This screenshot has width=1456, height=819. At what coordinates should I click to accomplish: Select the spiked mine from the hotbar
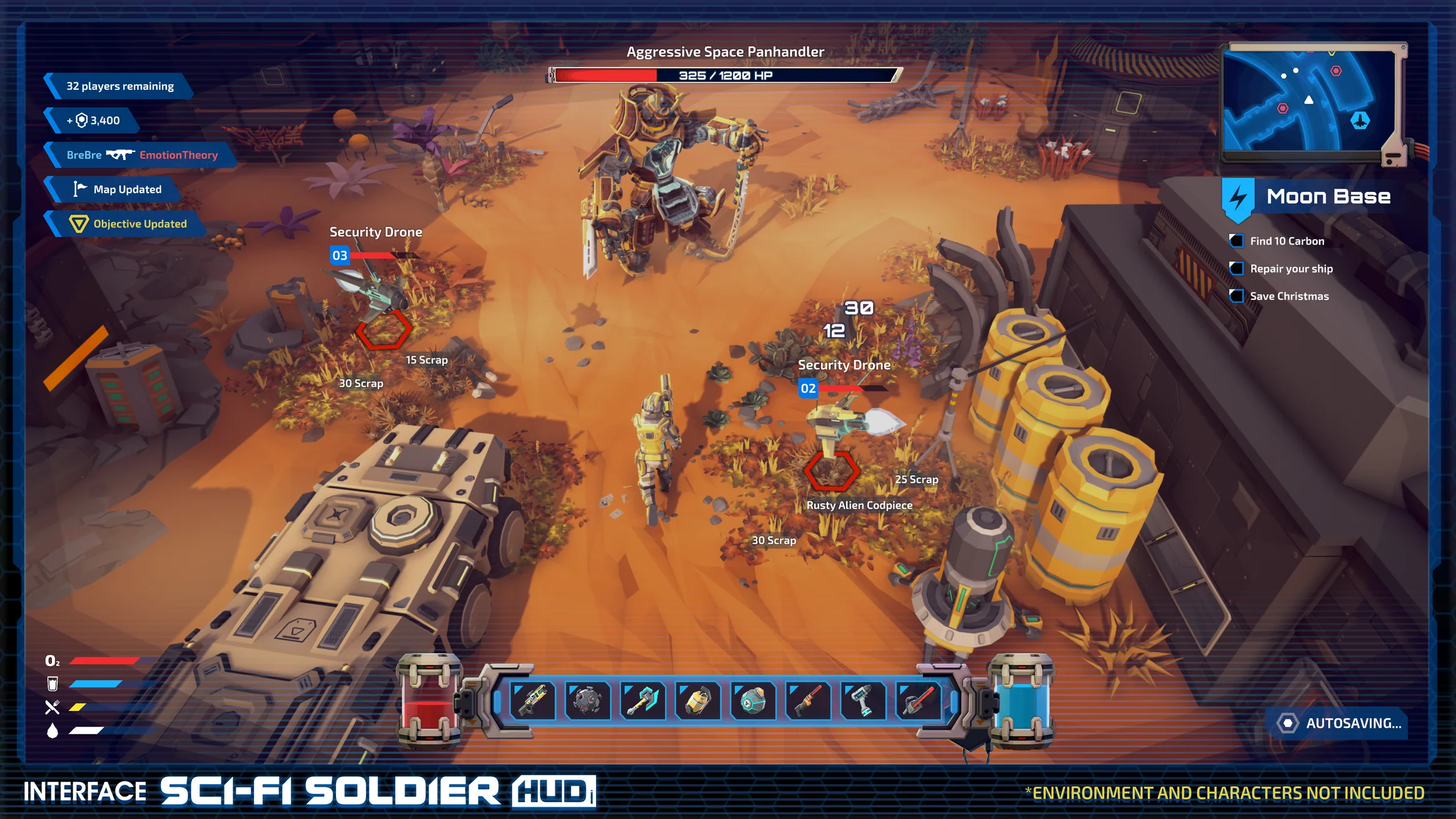click(587, 701)
